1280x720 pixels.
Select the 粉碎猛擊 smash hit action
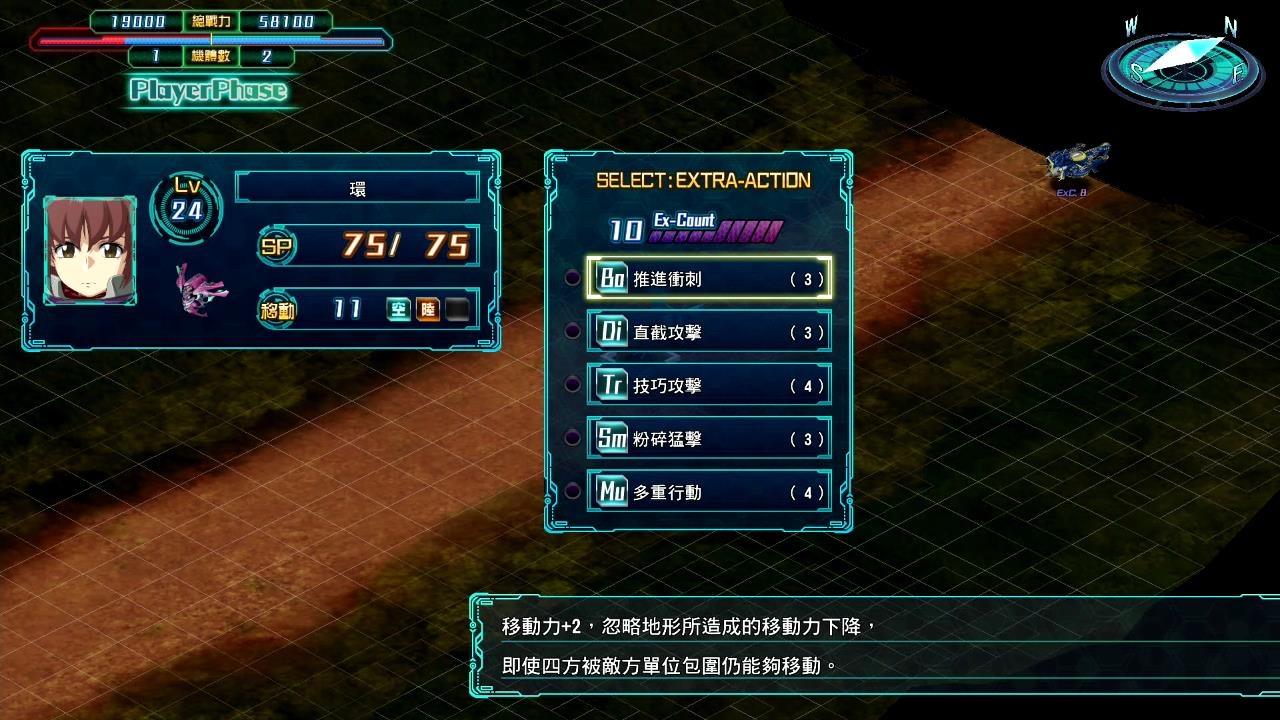pos(709,439)
